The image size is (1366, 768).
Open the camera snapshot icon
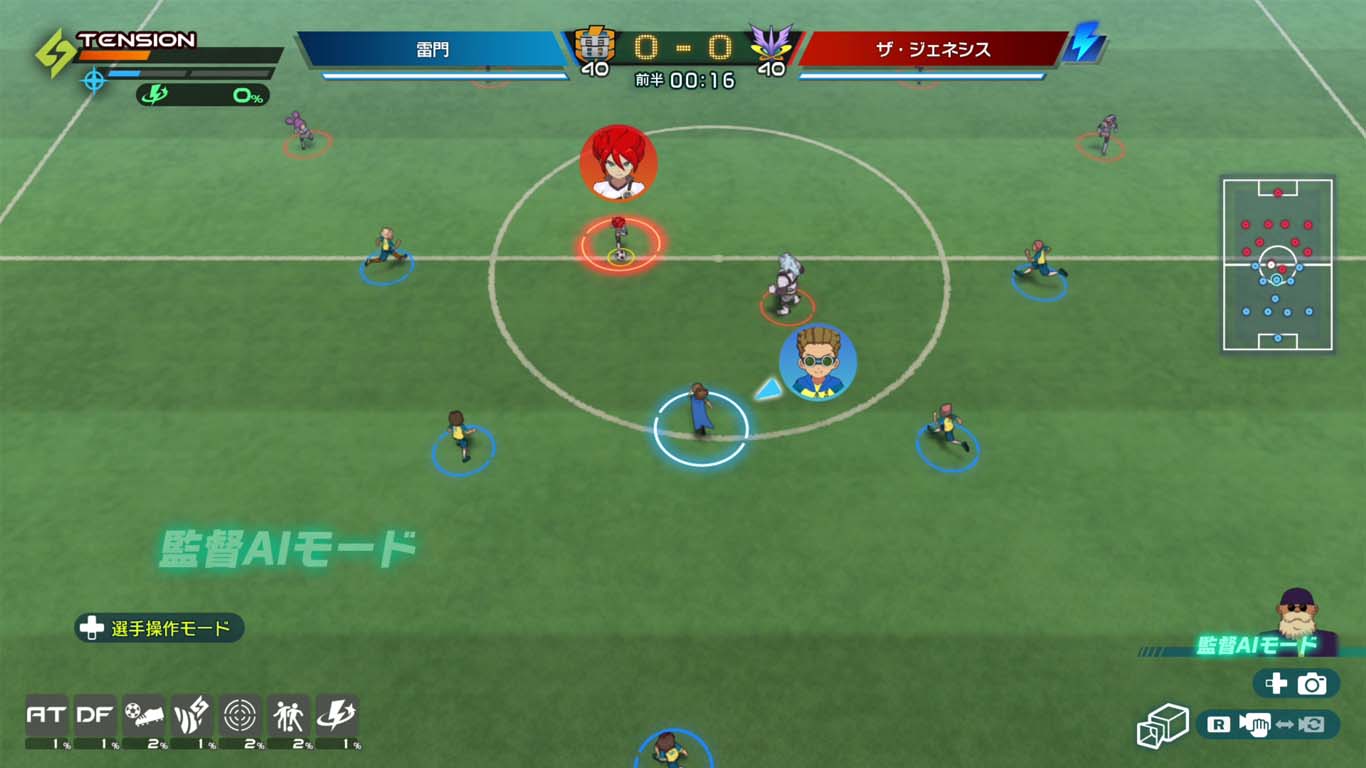click(1310, 681)
